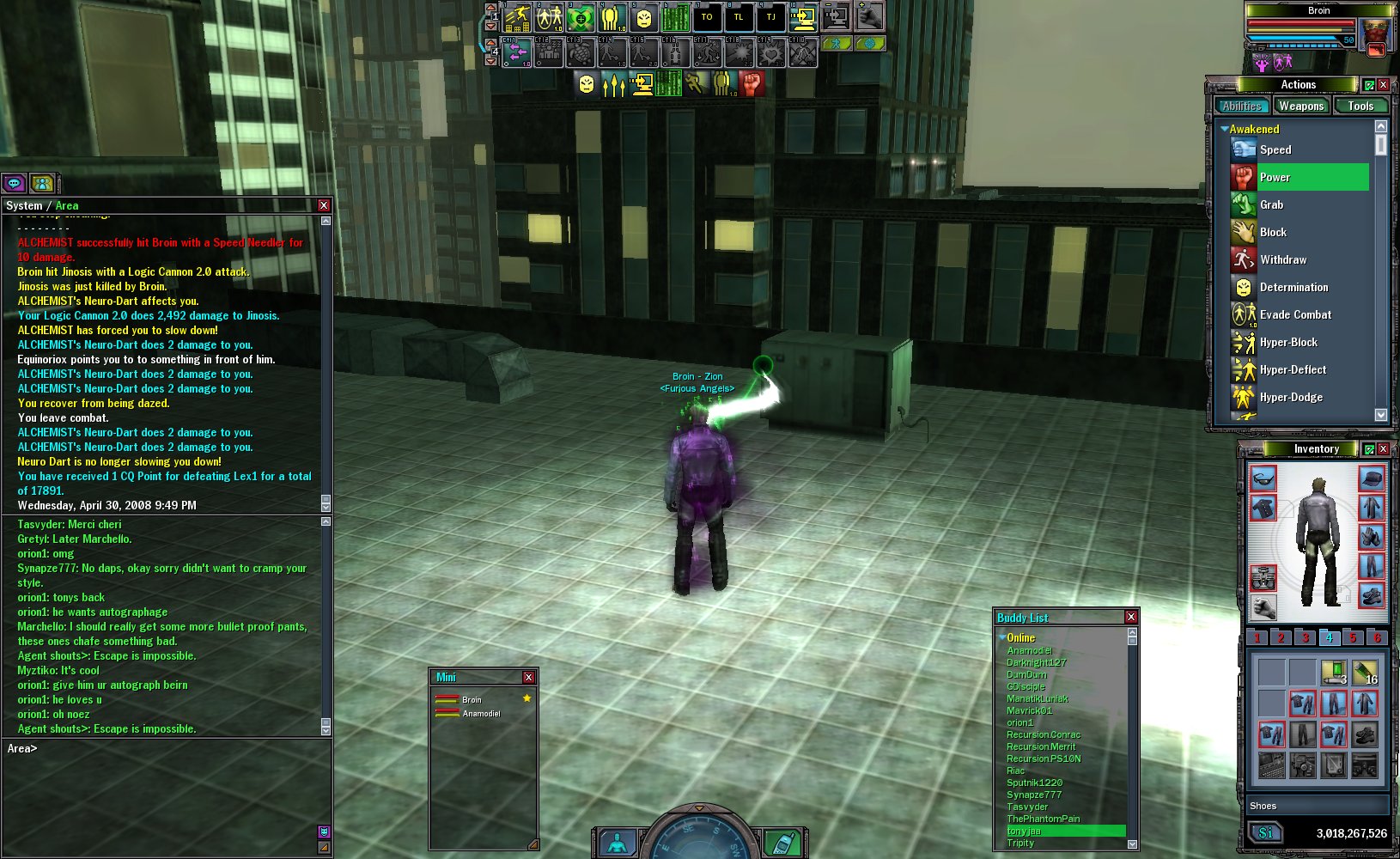Select Hyper-Dodge in the abilities list

coord(1291,397)
